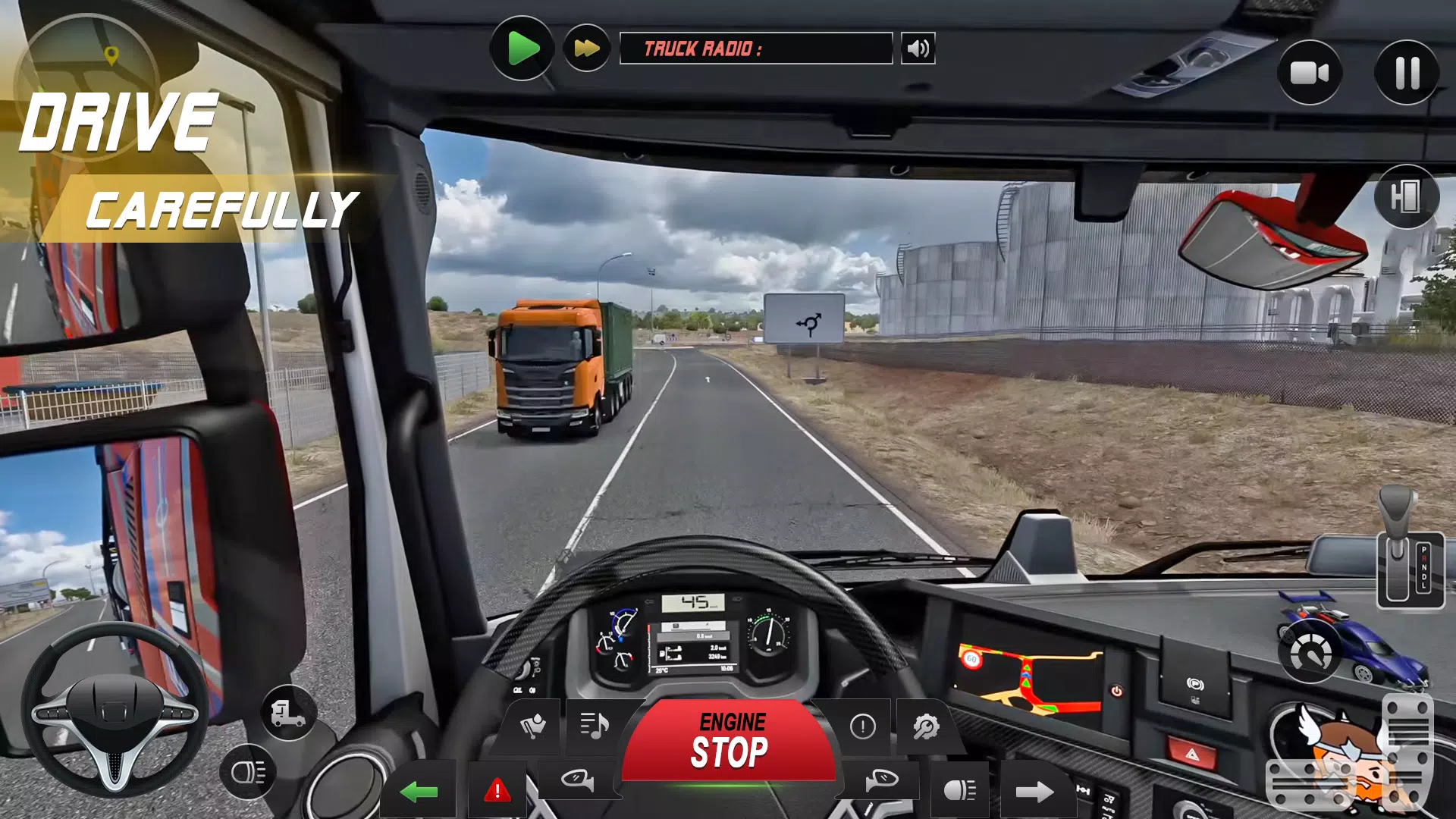Toggle the hazard warning triangle
Viewport: 1456px width, 819px height.
click(496, 789)
